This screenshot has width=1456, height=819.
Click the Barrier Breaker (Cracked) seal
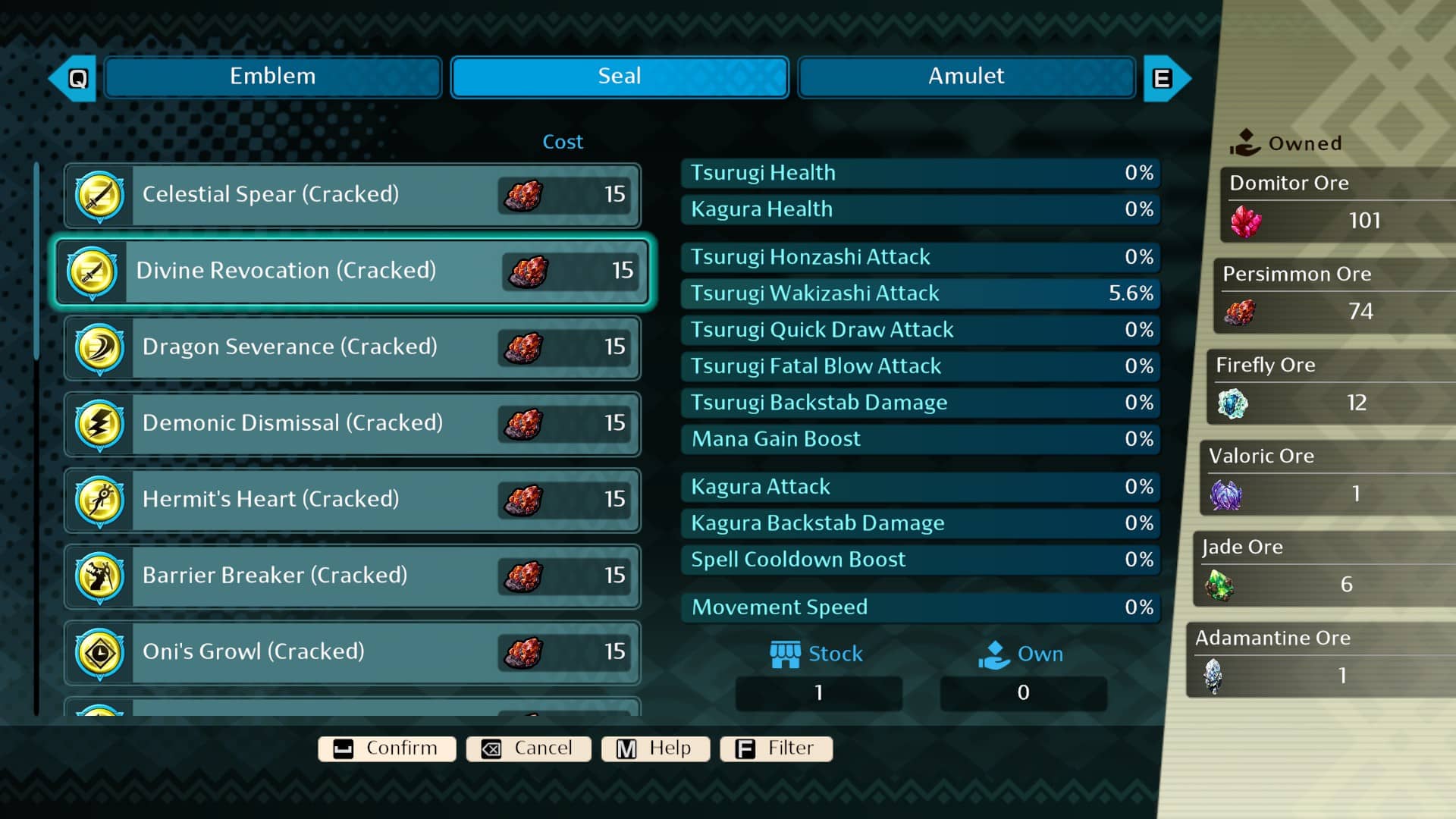click(353, 576)
